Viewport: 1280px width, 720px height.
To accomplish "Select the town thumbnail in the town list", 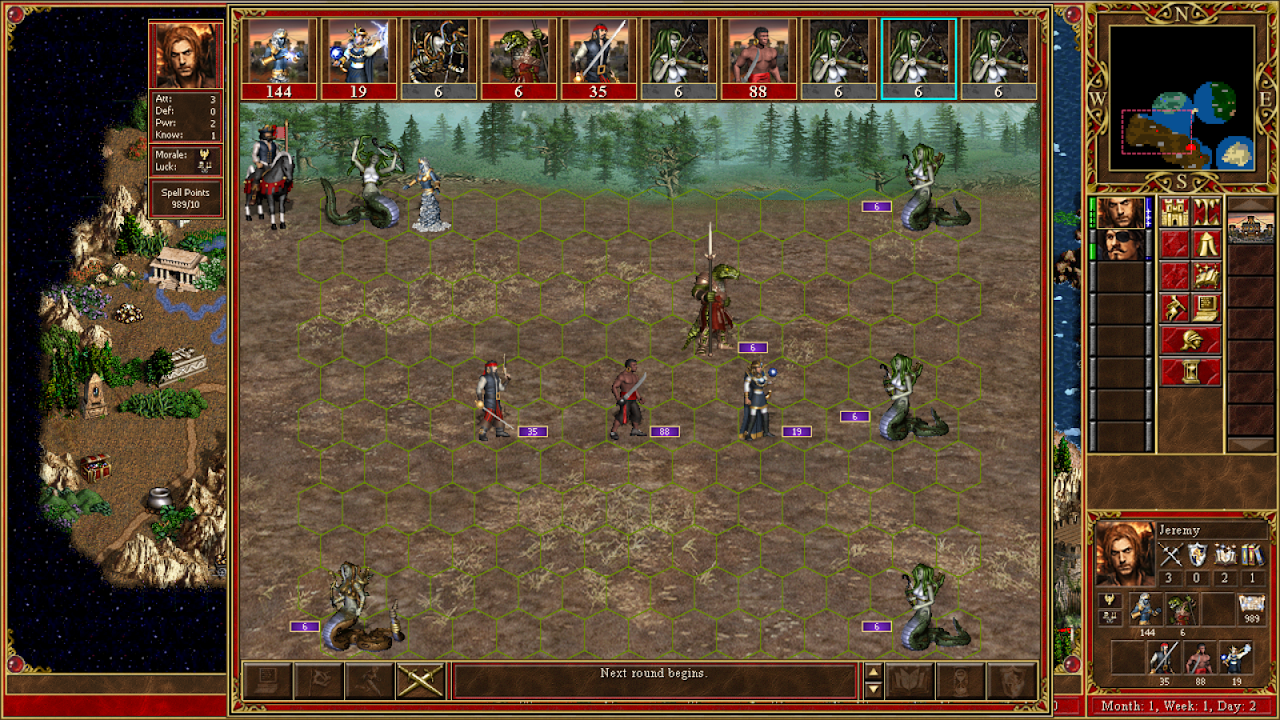I will point(1250,228).
